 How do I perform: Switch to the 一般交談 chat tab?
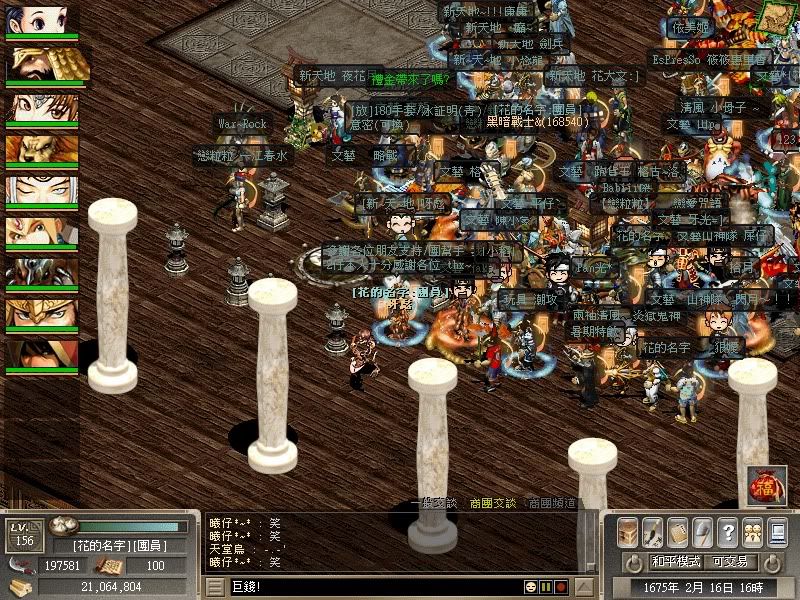[x=436, y=504]
